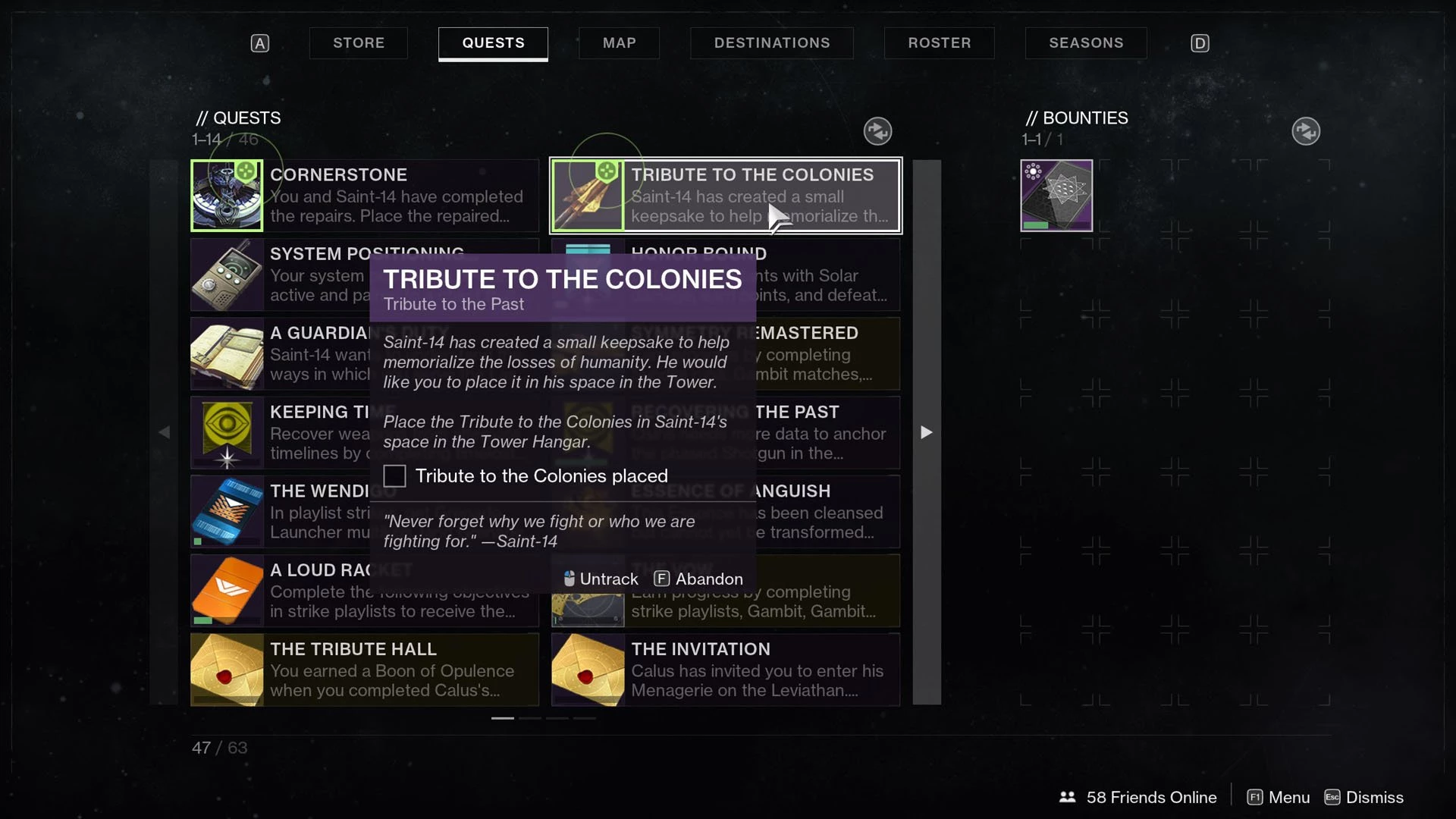Screen dimensions: 1456x819
Task: Select the Quests tab
Action: (493, 43)
